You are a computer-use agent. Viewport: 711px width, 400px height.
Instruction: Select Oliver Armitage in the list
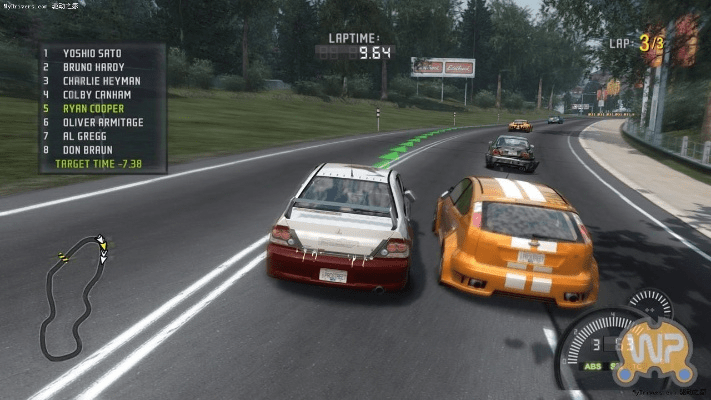pos(102,122)
